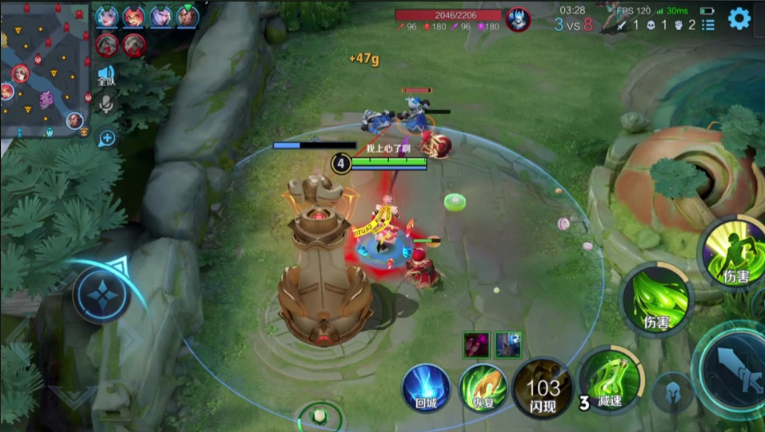Select the enemy hero portrait target

coord(518,19)
